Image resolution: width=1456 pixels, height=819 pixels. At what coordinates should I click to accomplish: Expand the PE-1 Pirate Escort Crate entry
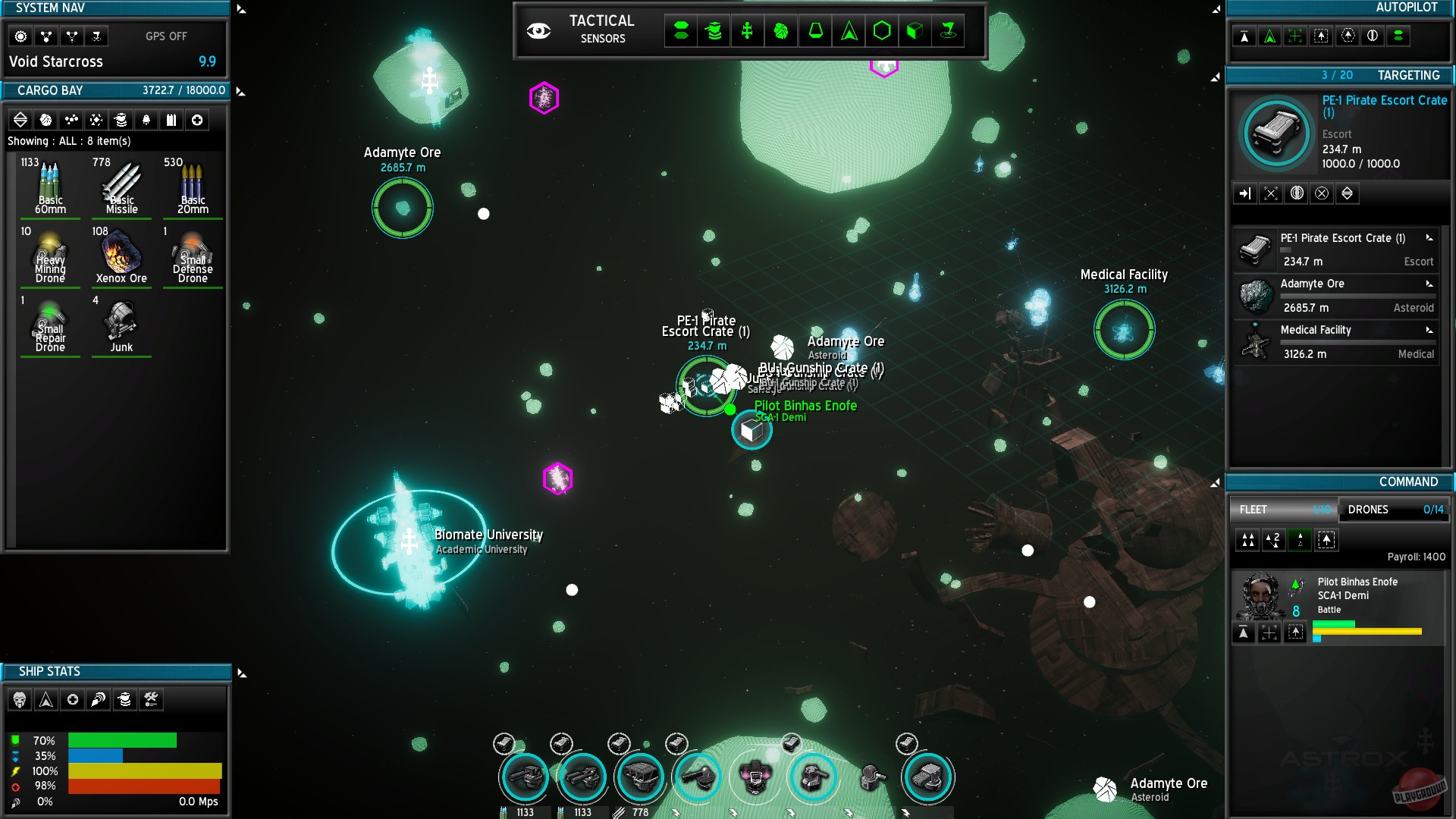(x=1429, y=238)
